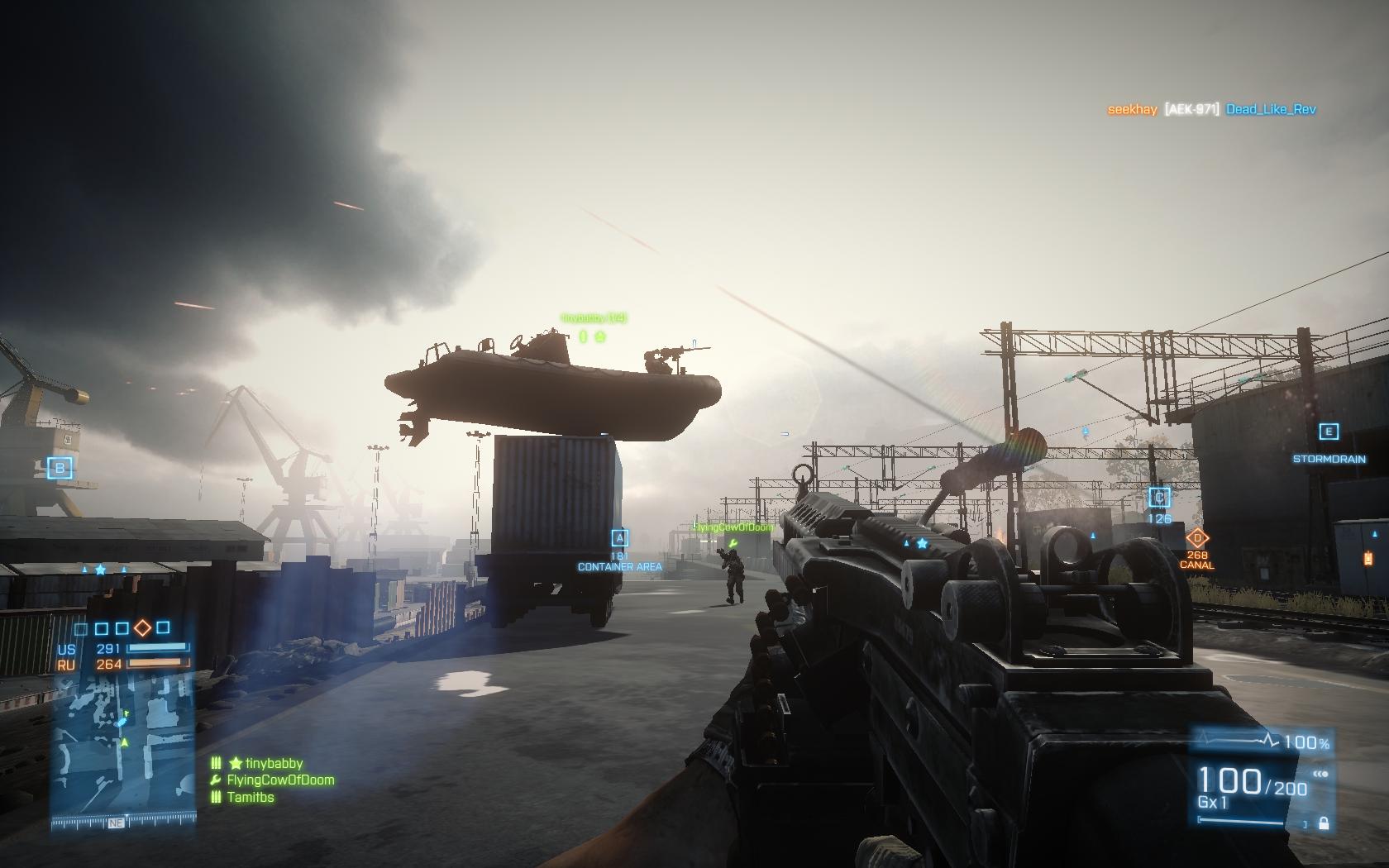Screen dimensions: 1389x868
Task: Choose tinybabby in the squad list
Action: click(x=274, y=764)
